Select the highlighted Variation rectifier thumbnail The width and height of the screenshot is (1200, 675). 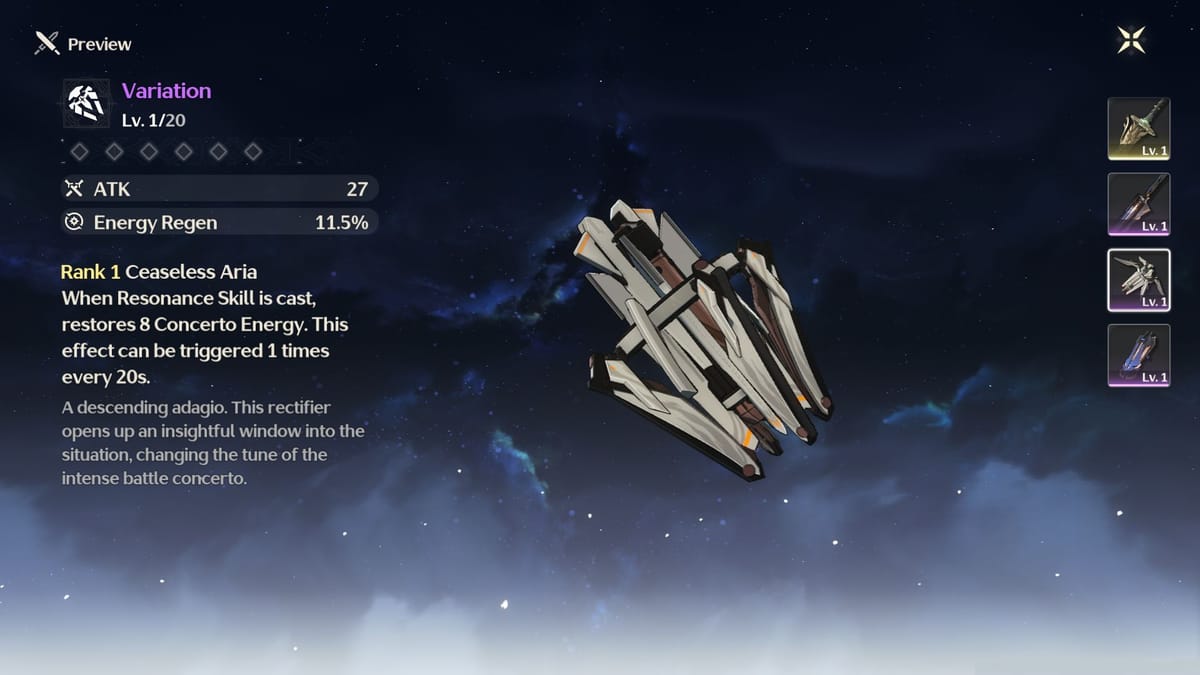1139,280
